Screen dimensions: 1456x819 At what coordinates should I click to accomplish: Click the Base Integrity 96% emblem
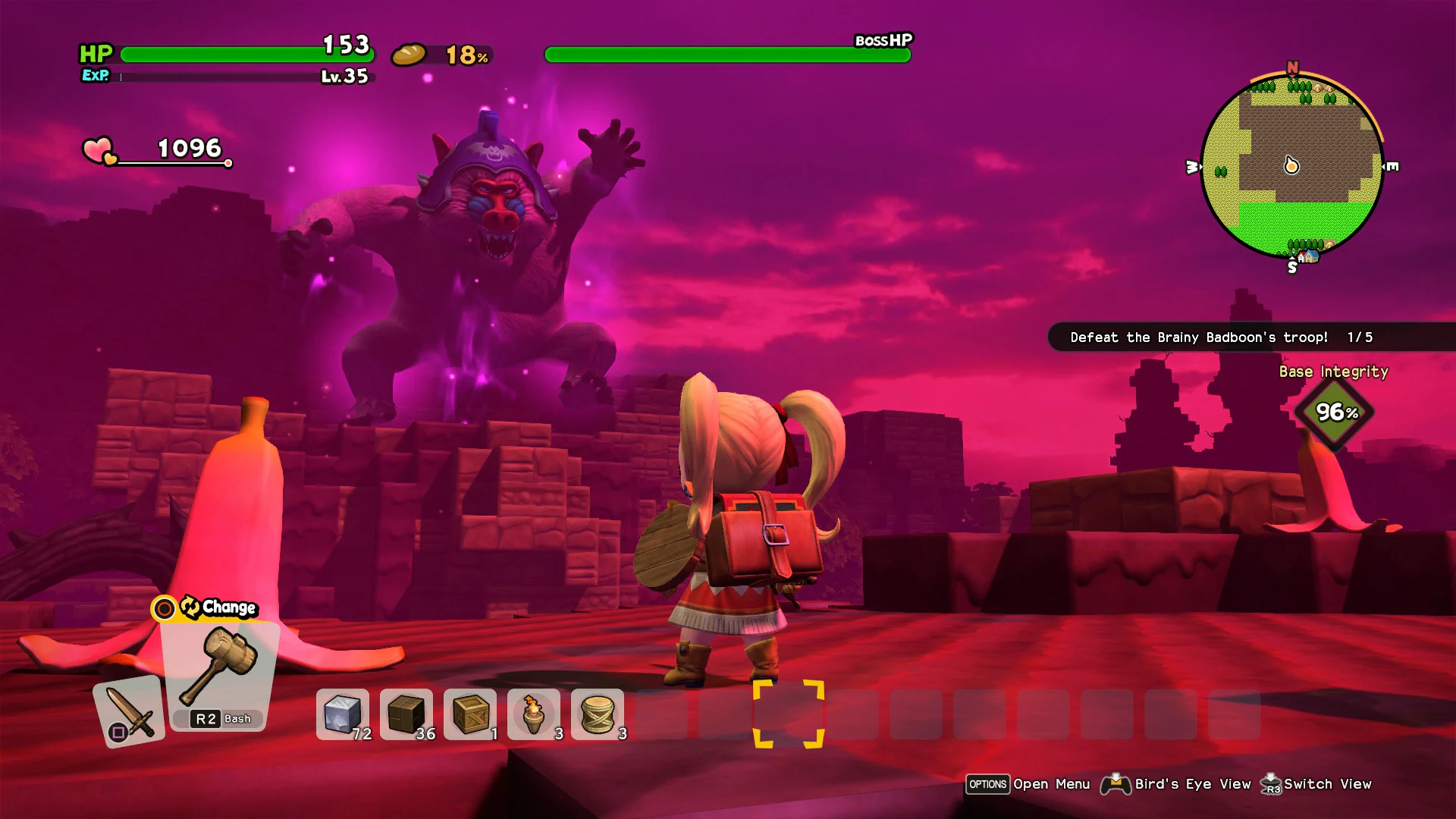tap(1335, 412)
